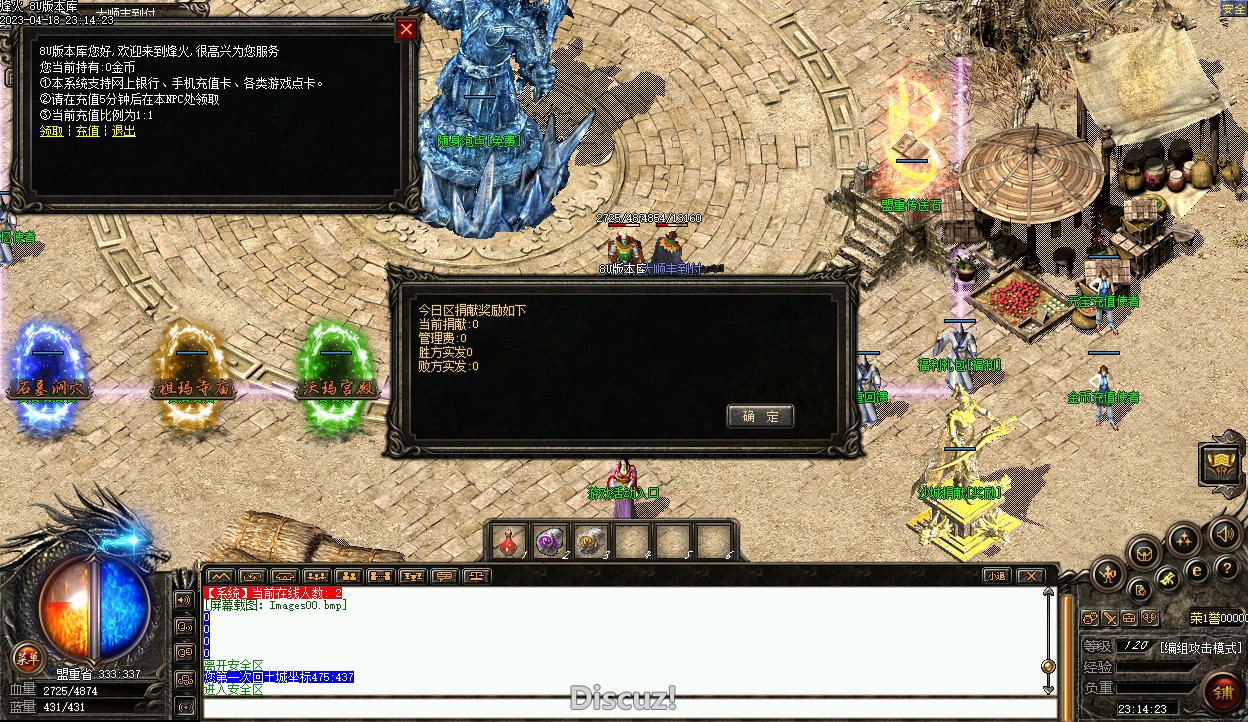Open the skills panel with the stars icon

[x=1185, y=540]
